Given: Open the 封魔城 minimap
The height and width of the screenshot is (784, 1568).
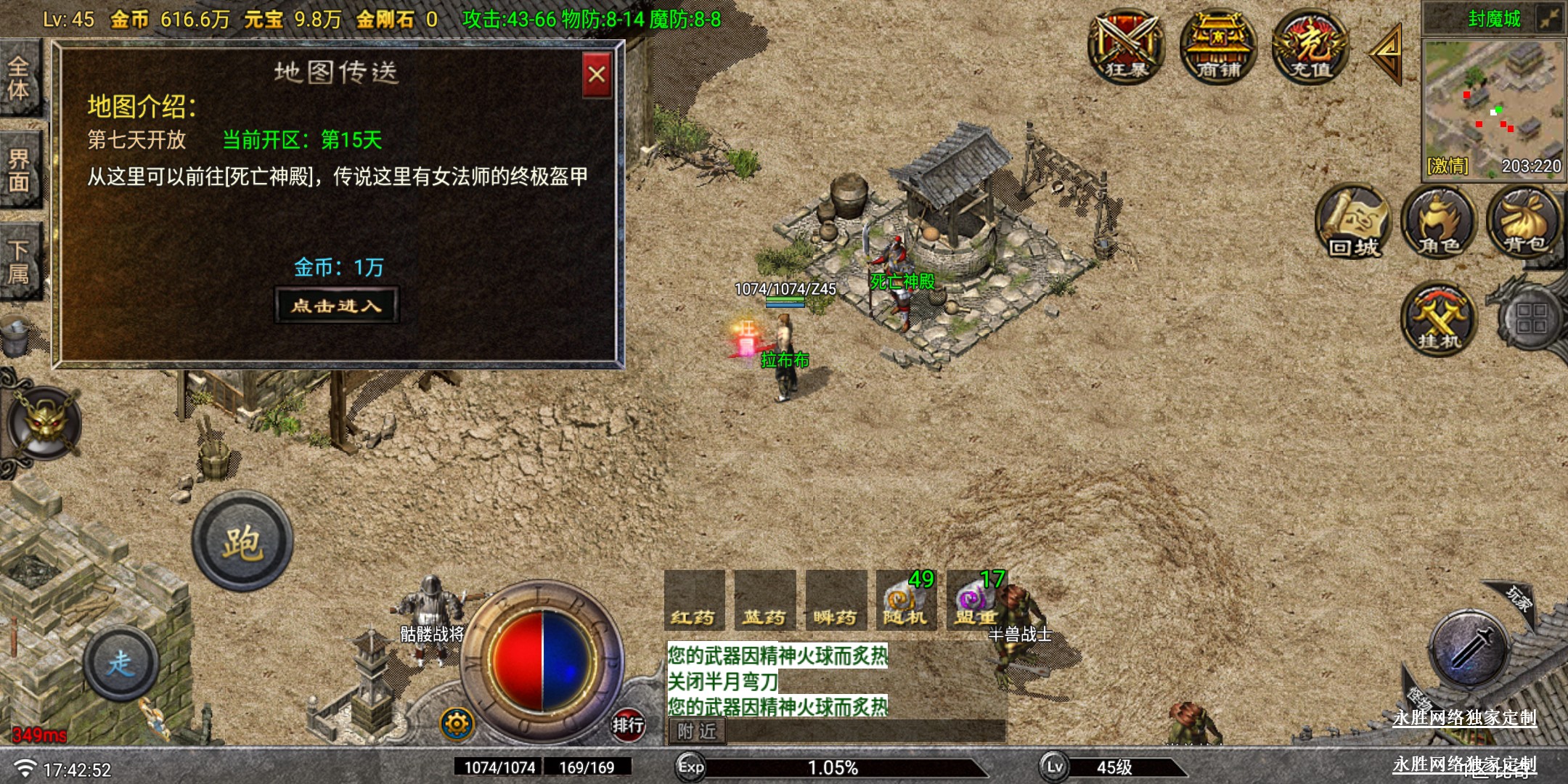Looking at the screenshot, I should click(x=1493, y=105).
